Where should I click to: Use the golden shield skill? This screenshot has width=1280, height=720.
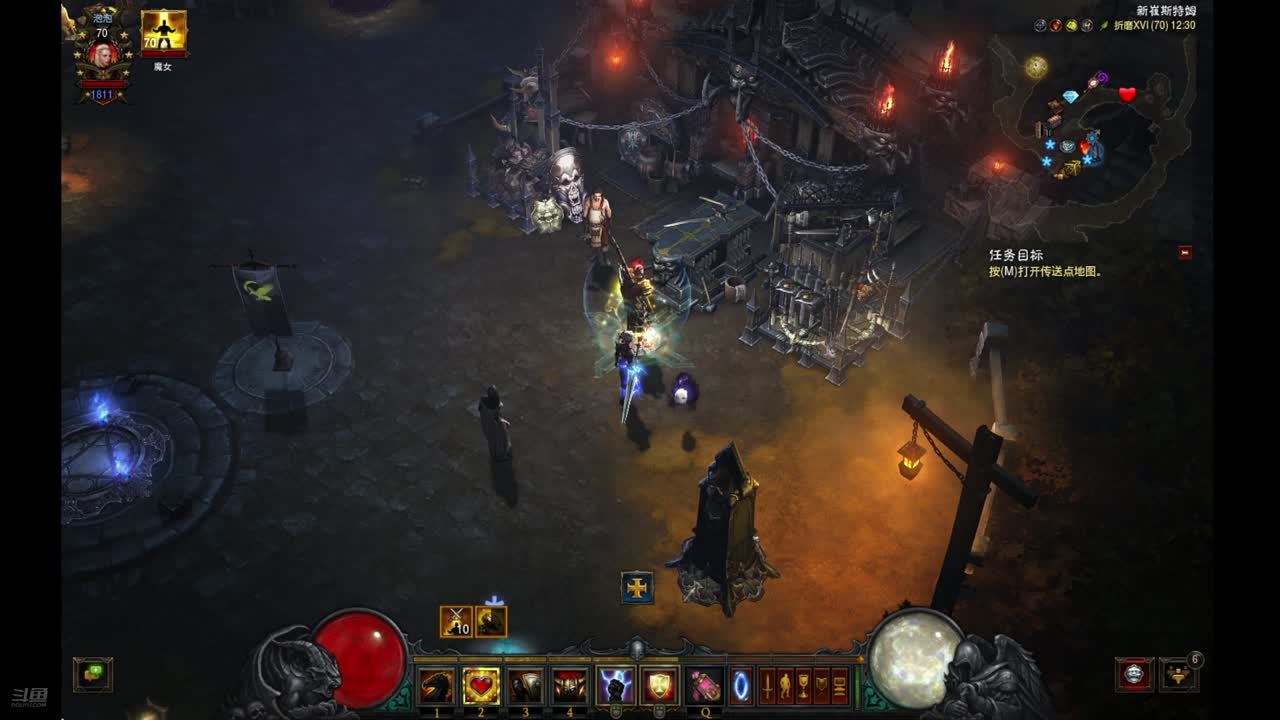click(x=659, y=686)
